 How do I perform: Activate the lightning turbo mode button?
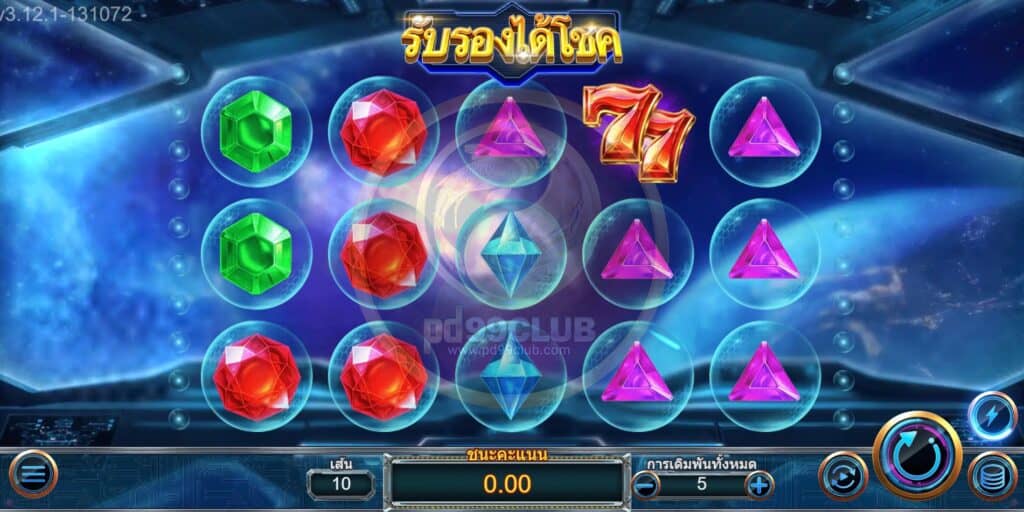coord(993,416)
